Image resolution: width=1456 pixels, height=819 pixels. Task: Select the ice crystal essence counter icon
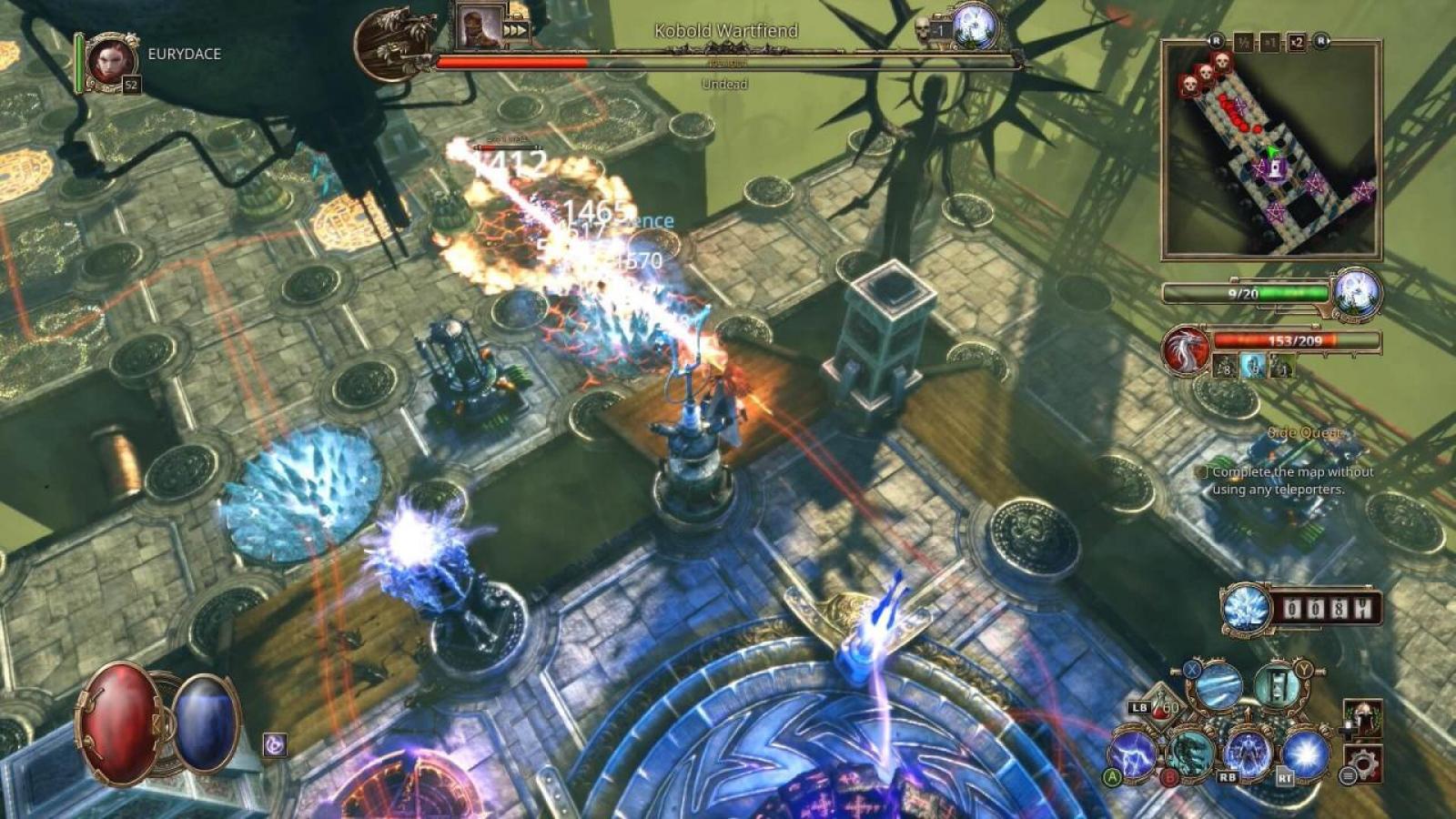tap(1245, 607)
